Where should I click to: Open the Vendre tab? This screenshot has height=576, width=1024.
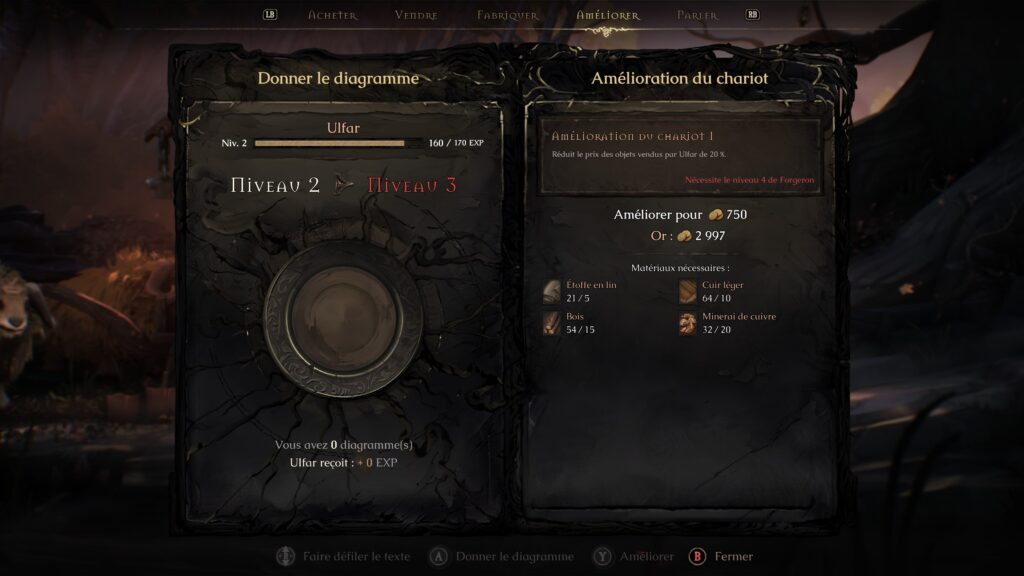click(x=416, y=15)
